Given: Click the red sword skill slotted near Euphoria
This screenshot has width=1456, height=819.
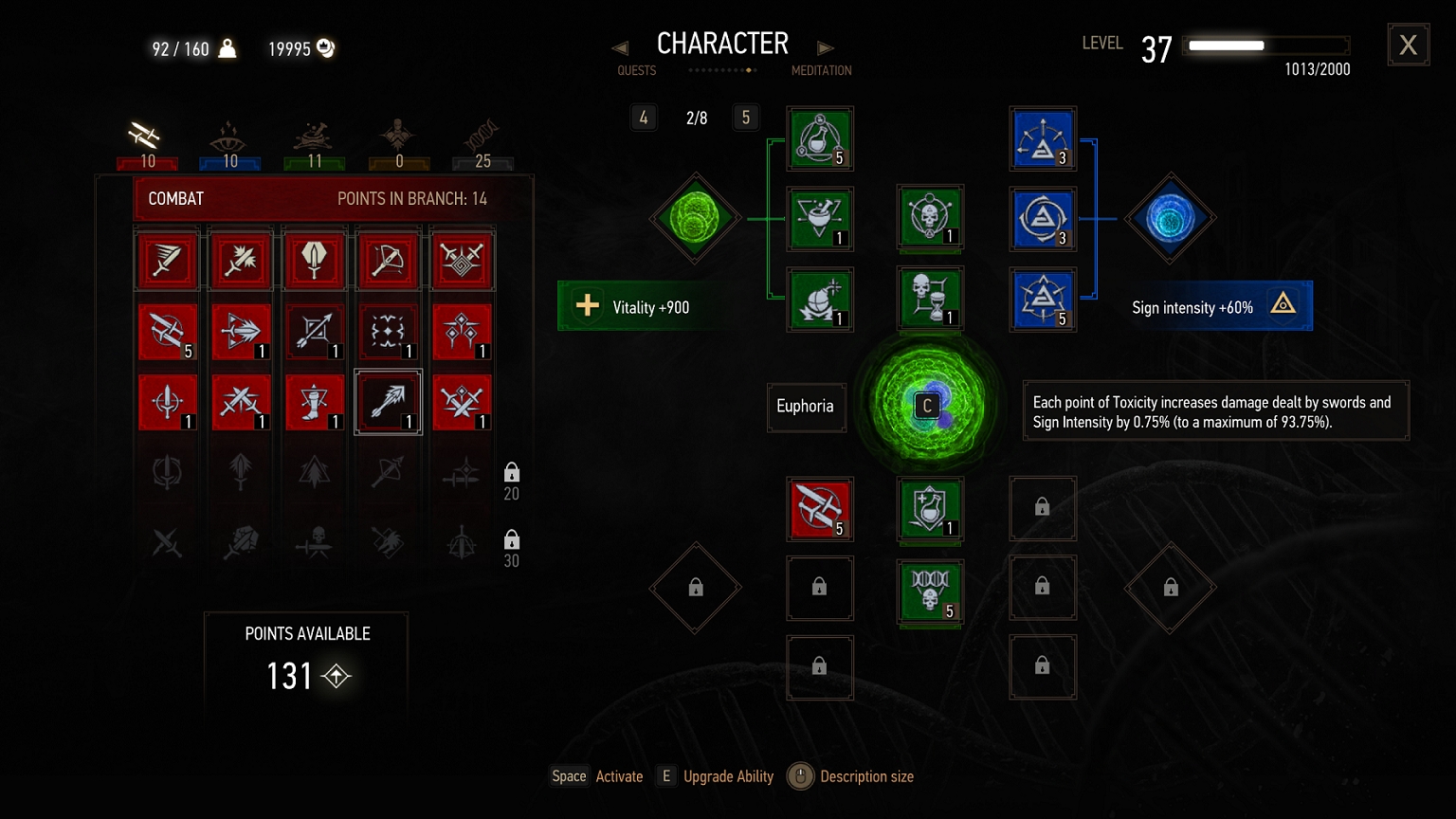Looking at the screenshot, I should click(x=819, y=509).
